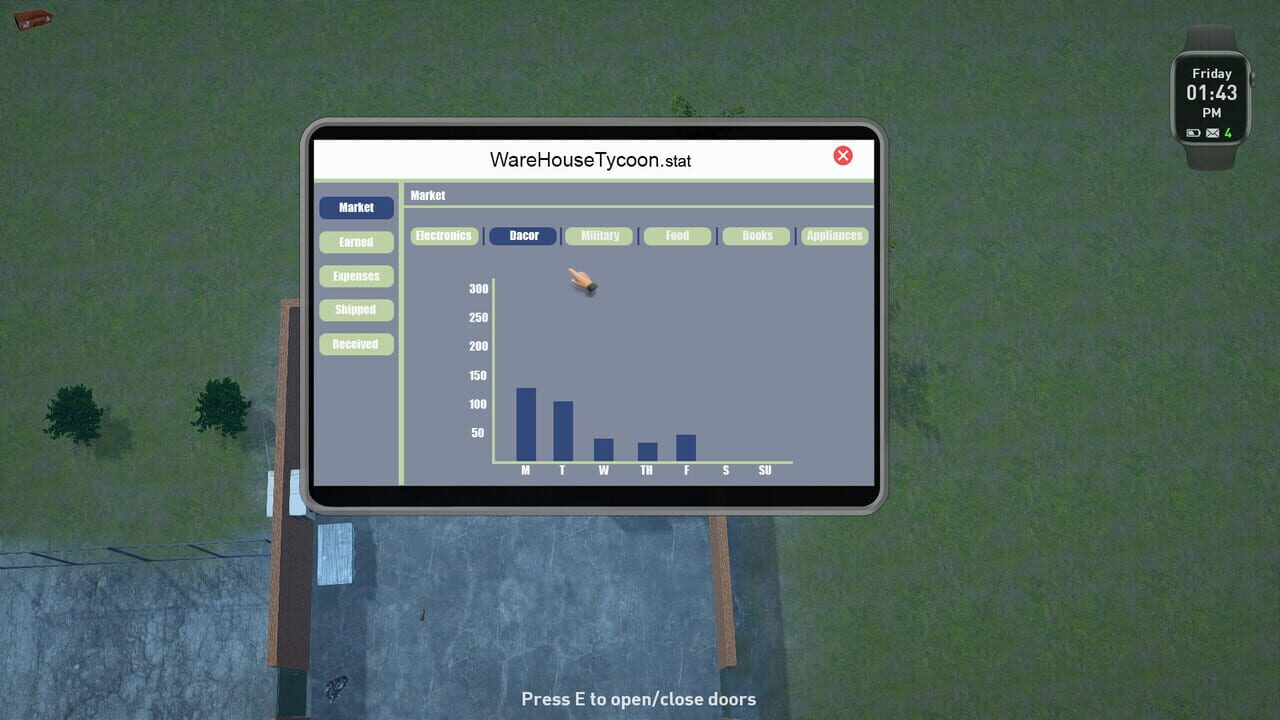Switch to the Electronics category tab
The width and height of the screenshot is (1280, 720).
point(444,235)
